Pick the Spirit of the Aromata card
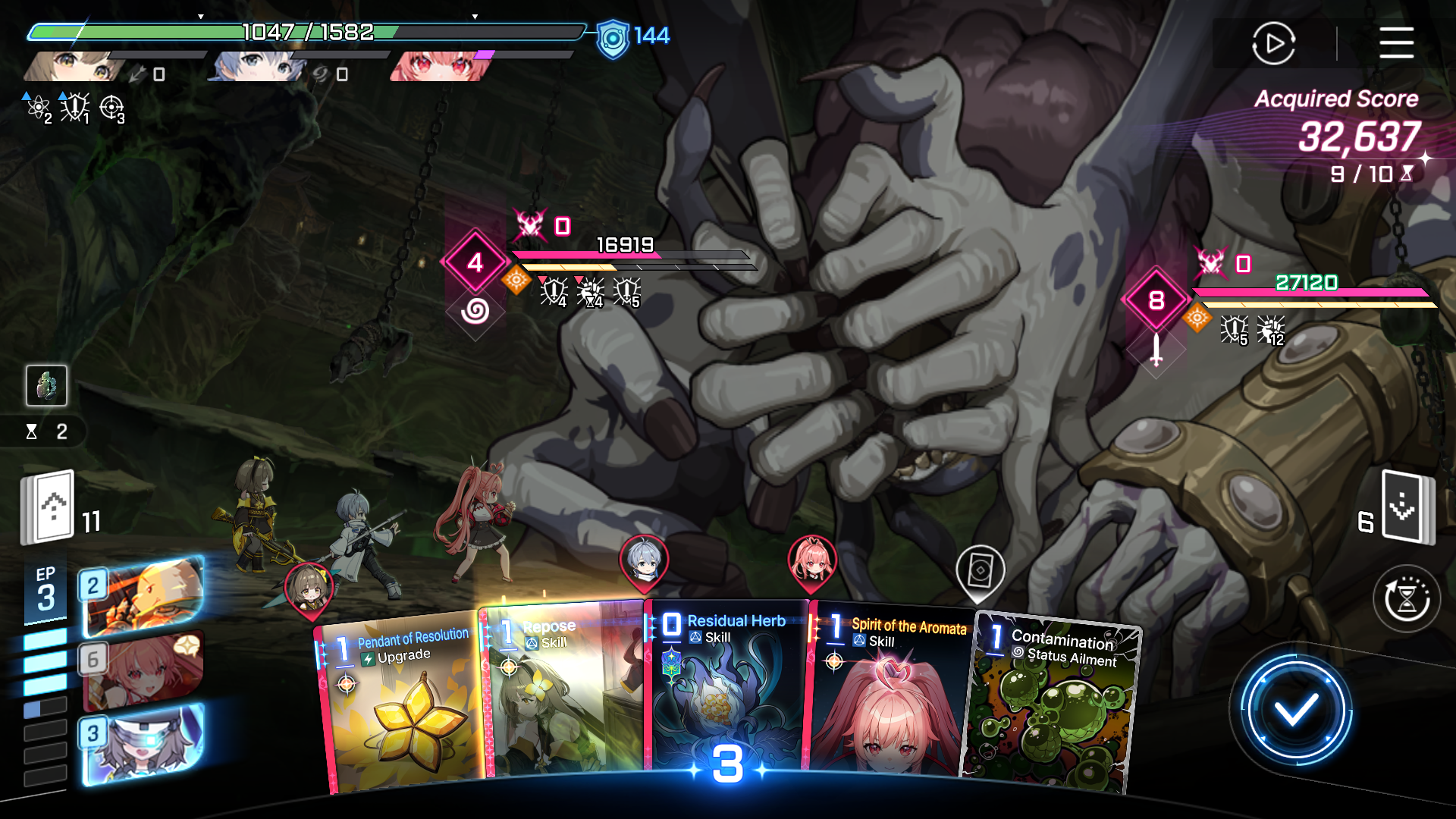Image resolution: width=1456 pixels, height=819 pixels. [889, 690]
